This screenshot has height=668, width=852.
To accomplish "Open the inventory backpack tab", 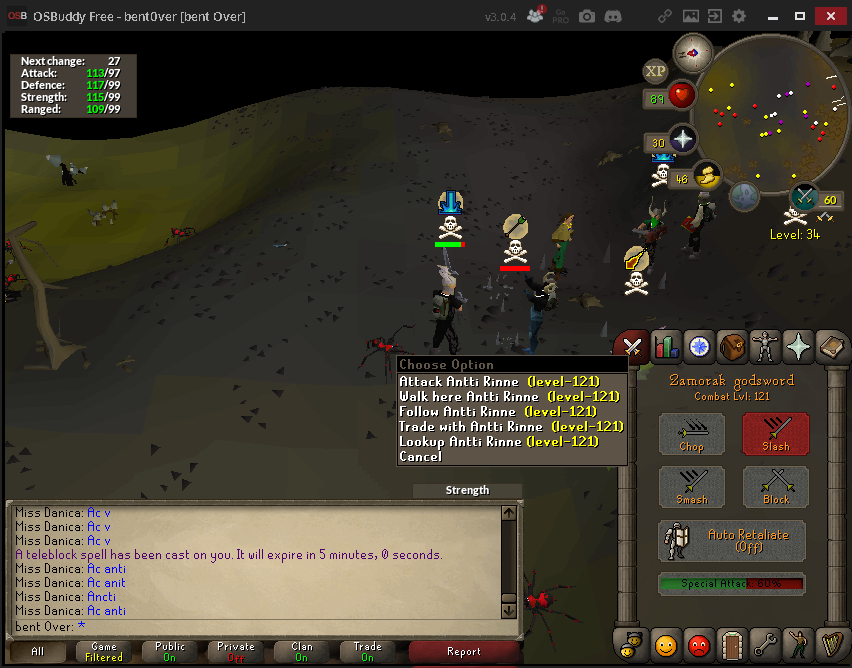I will pyautogui.click(x=732, y=346).
